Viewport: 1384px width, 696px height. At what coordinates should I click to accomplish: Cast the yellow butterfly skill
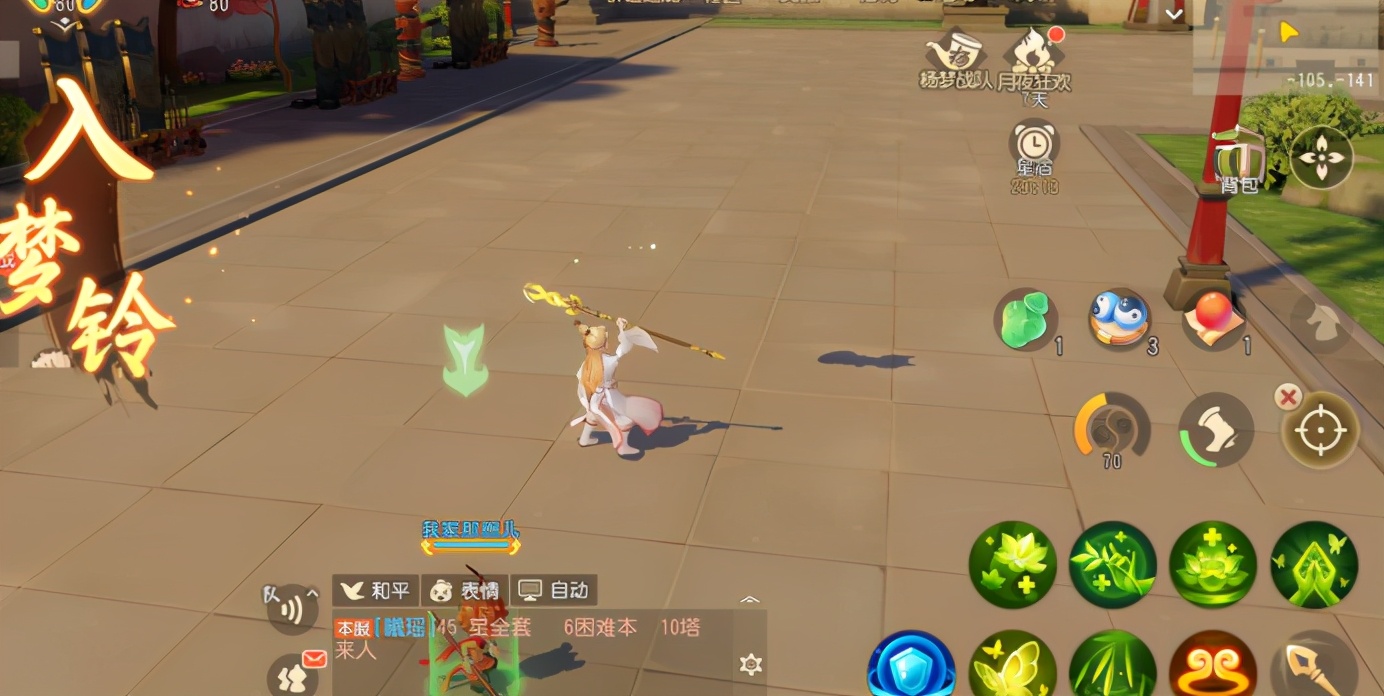click(x=1012, y=666)
